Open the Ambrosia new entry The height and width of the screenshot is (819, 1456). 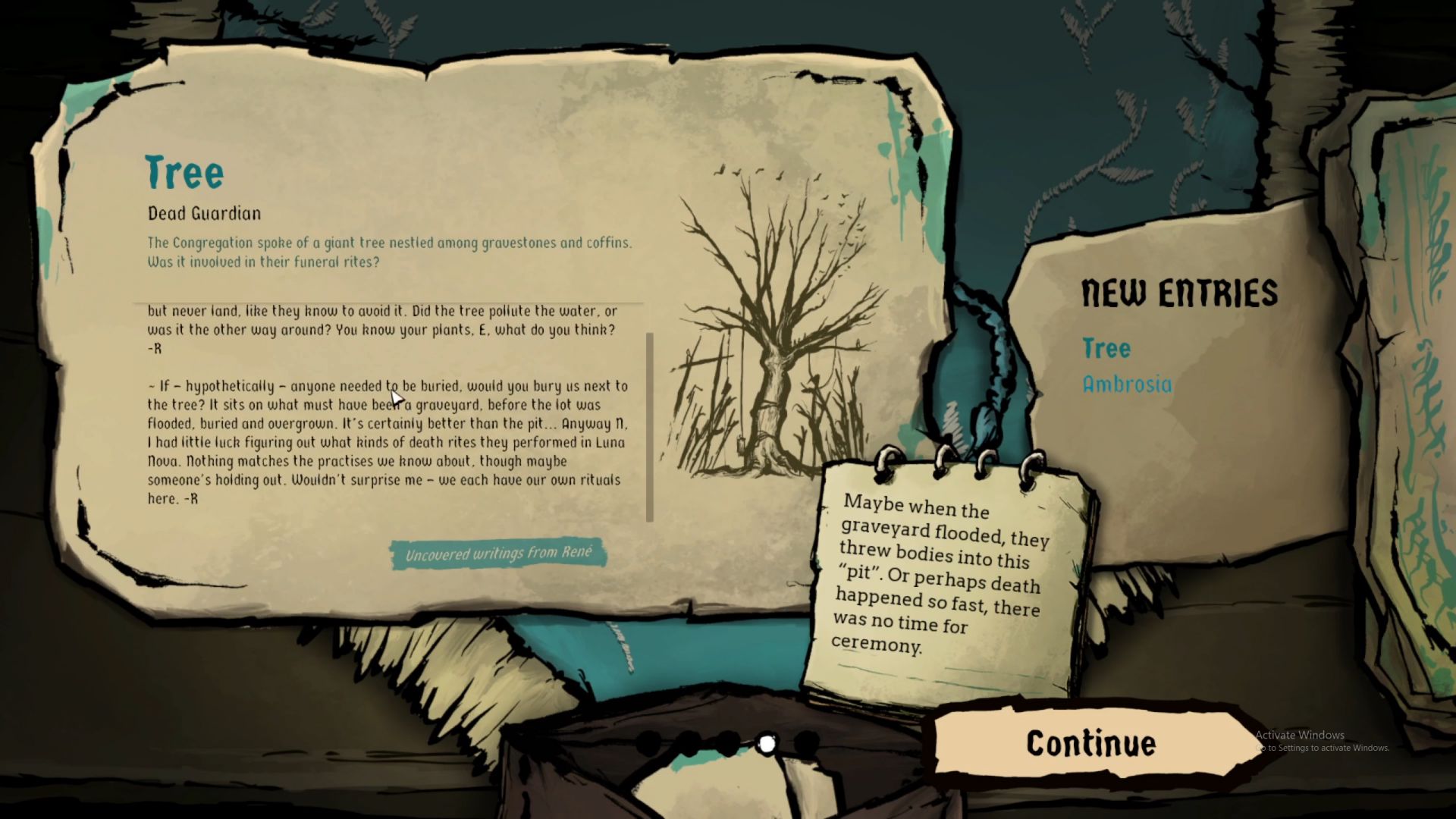[1127, 384]
